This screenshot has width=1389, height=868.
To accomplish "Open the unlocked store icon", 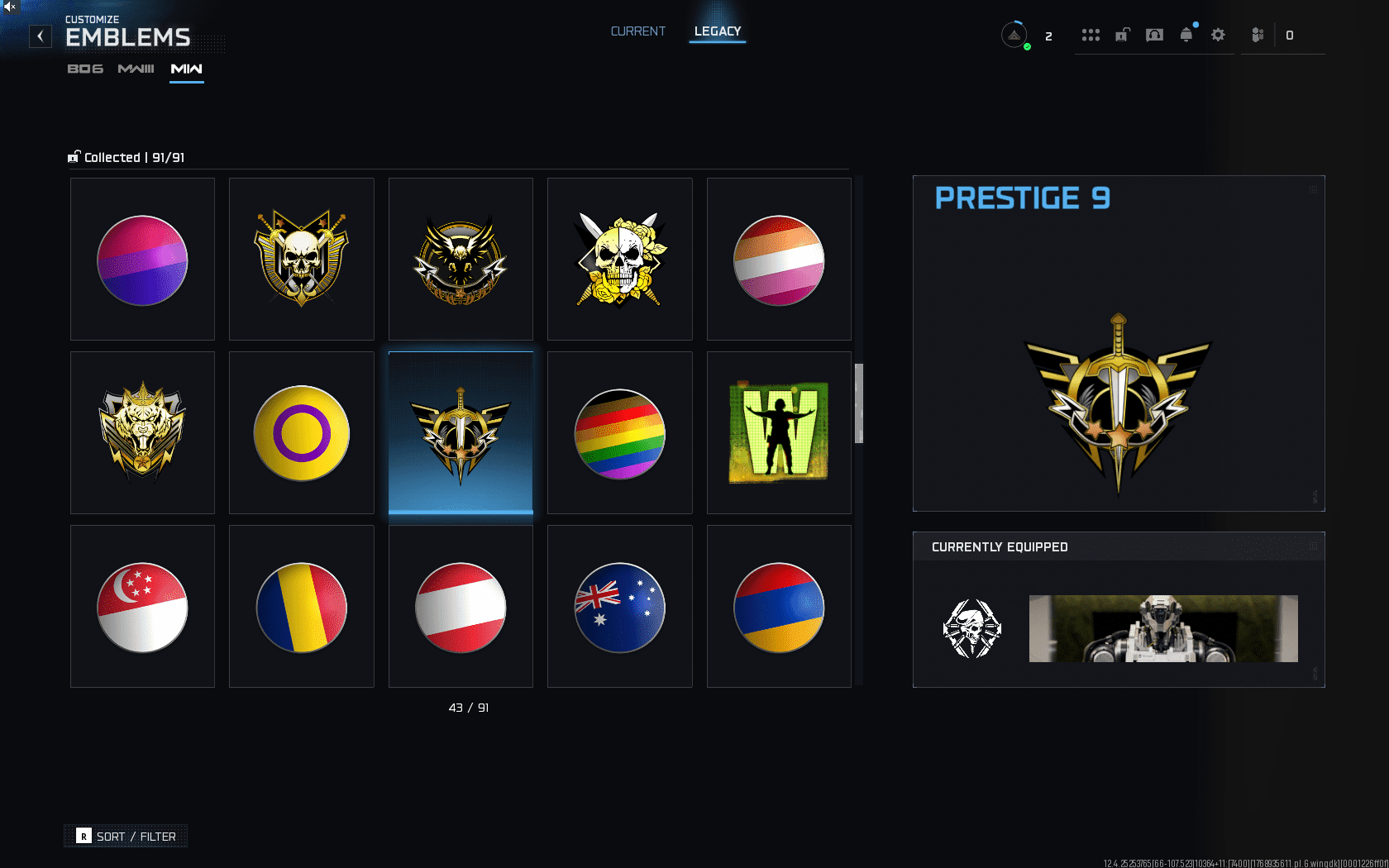I will pyautogui.click(x=1122, y=35).
